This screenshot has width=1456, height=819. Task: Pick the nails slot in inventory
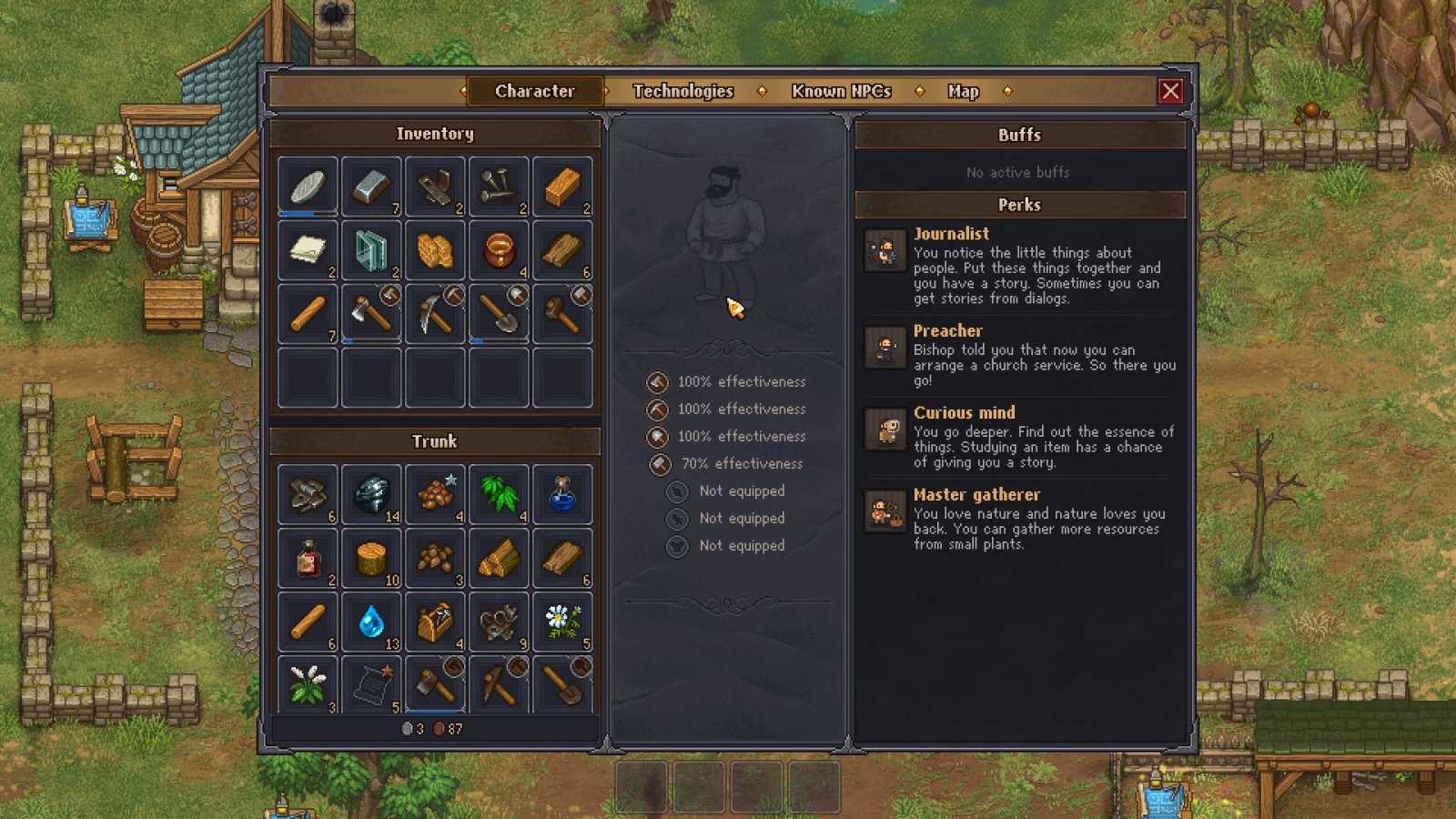click(x=499, y=187)
